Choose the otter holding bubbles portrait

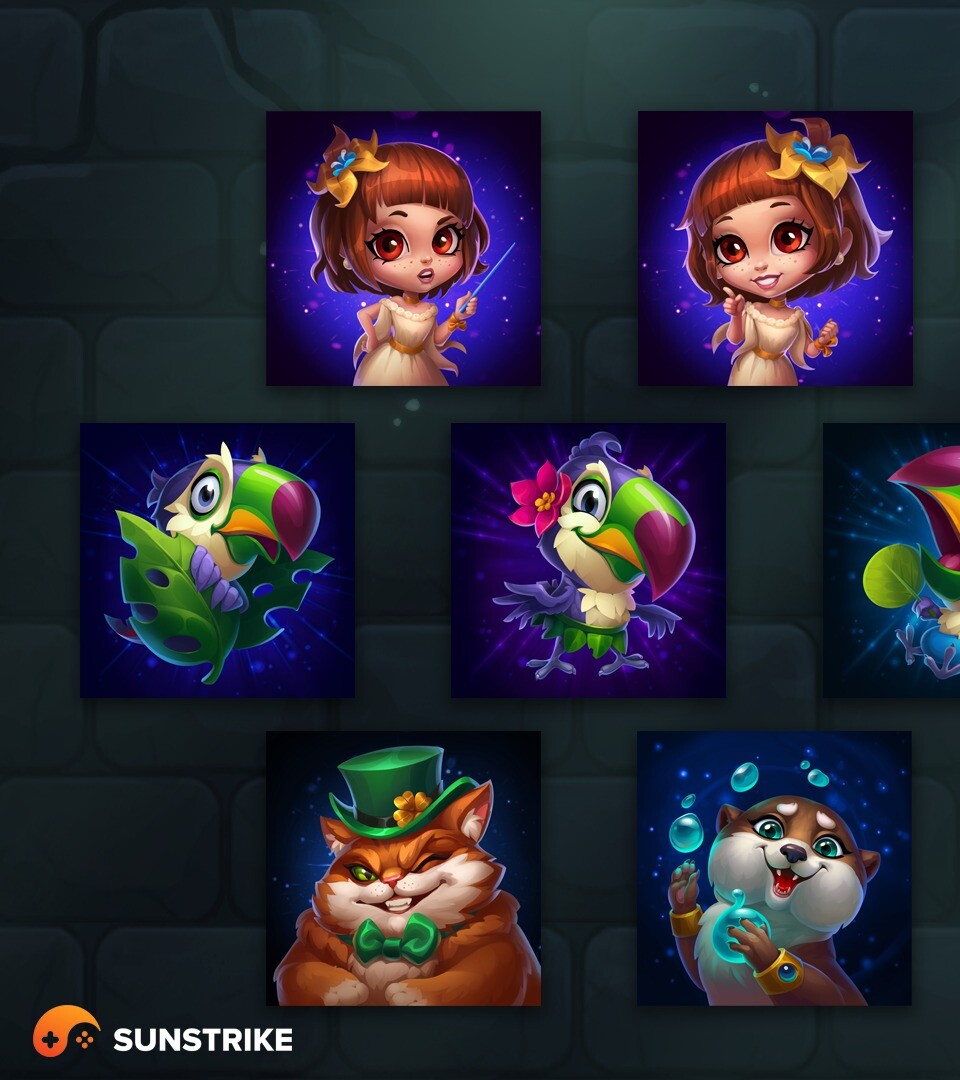click(774, 868)
